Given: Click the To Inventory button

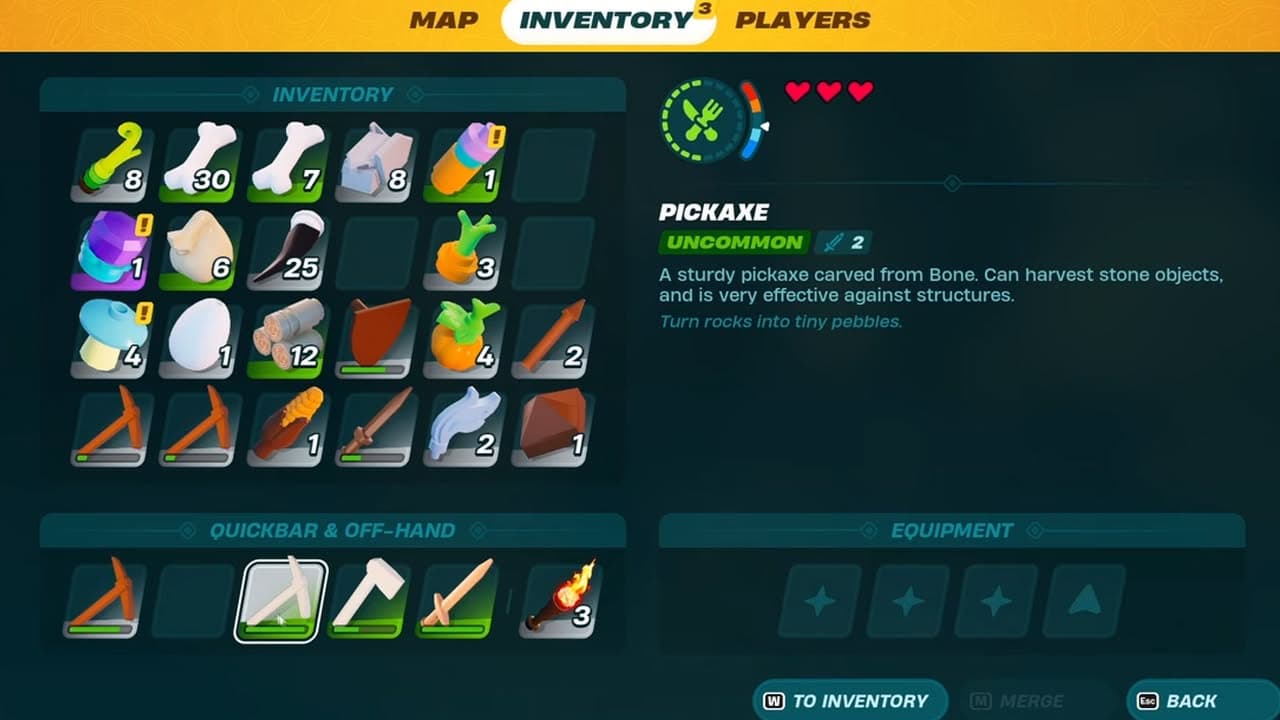Looking at the screenshot, I should (849, 700).
